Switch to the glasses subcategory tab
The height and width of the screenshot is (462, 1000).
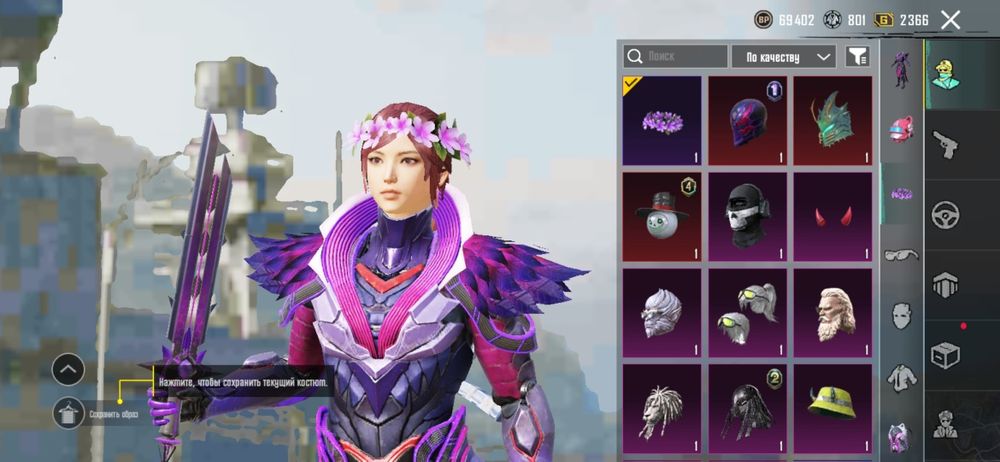coord(902,254)
